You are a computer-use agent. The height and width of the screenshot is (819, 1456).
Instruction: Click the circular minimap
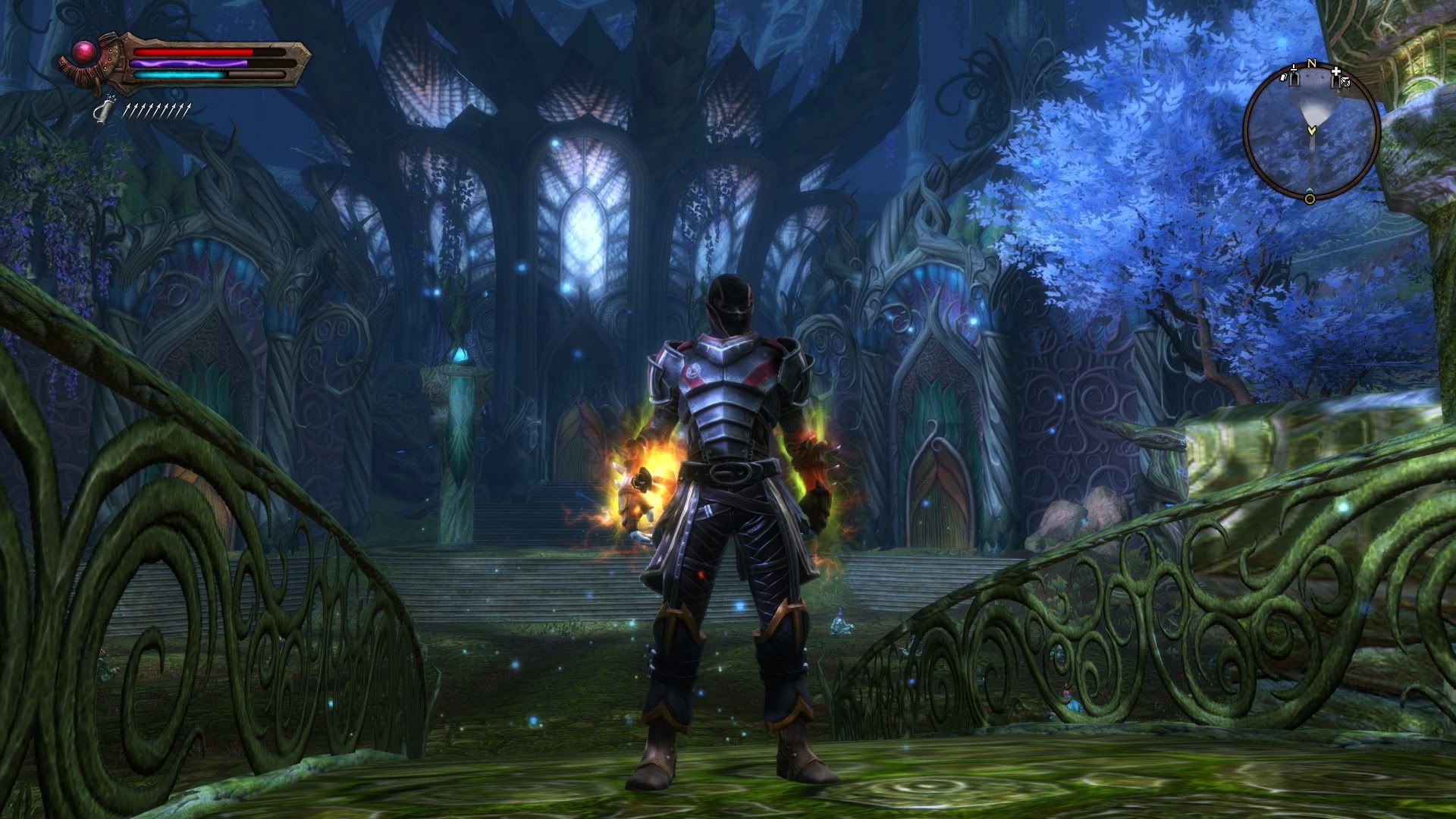coord(1310,132)
